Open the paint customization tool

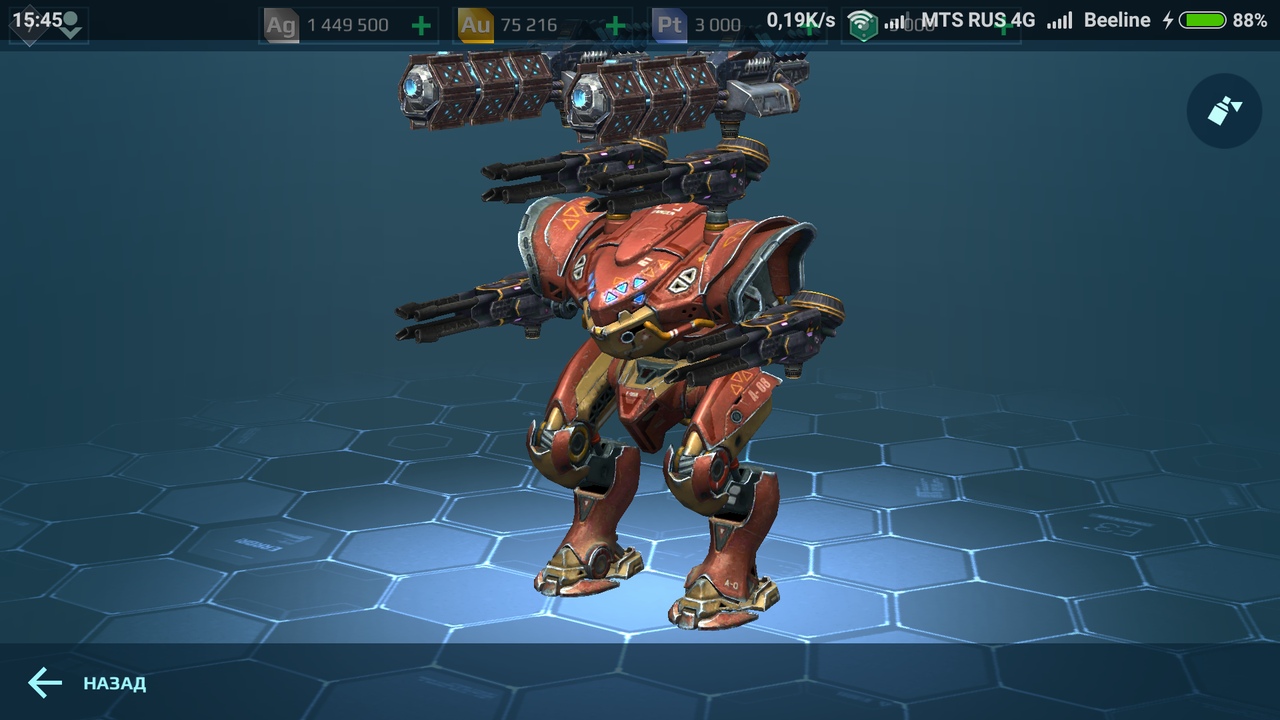point(1223,110)
